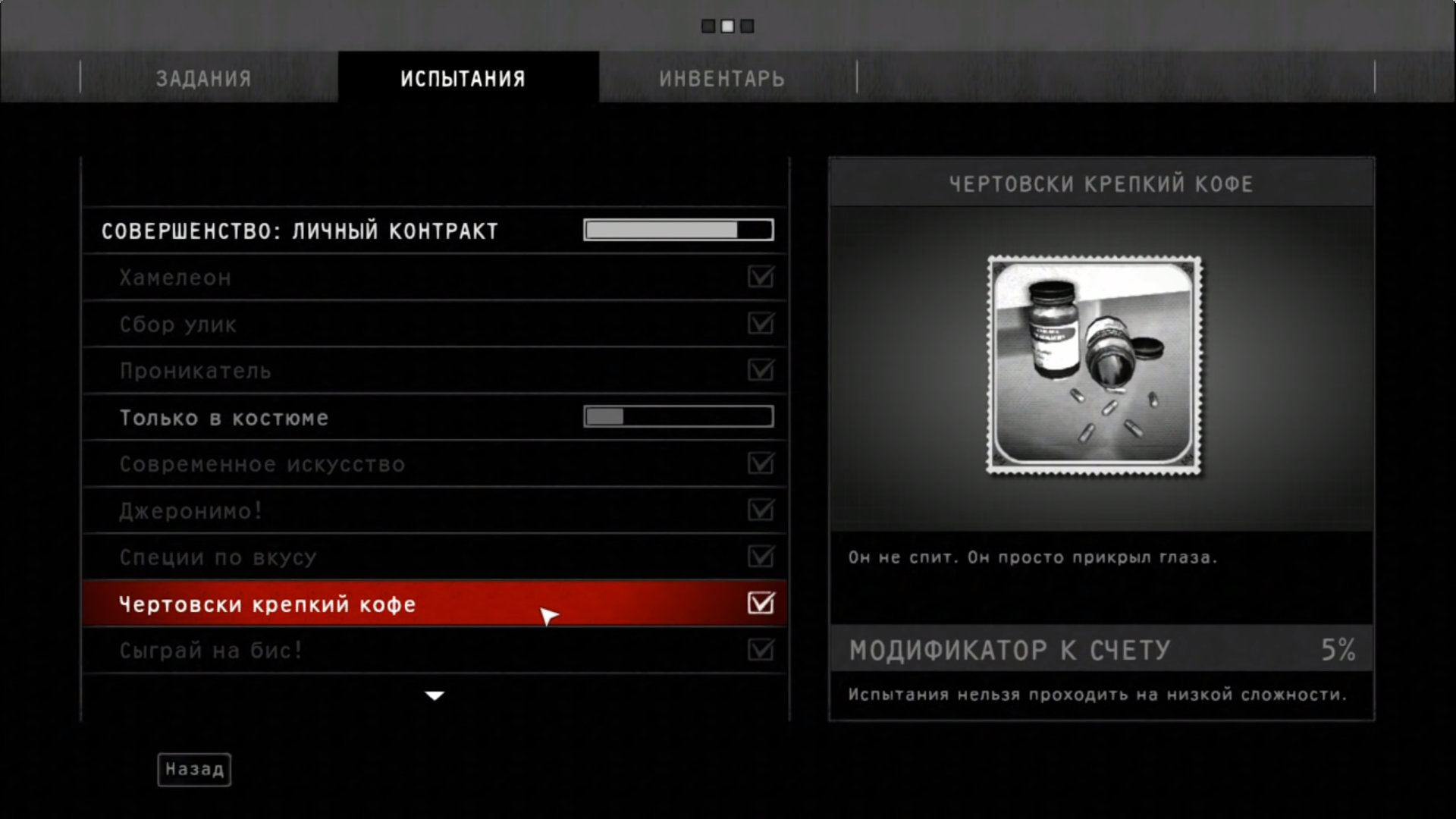Switch to the Инвентарь tab
The image size is (1456, 819).
(721, 78)
